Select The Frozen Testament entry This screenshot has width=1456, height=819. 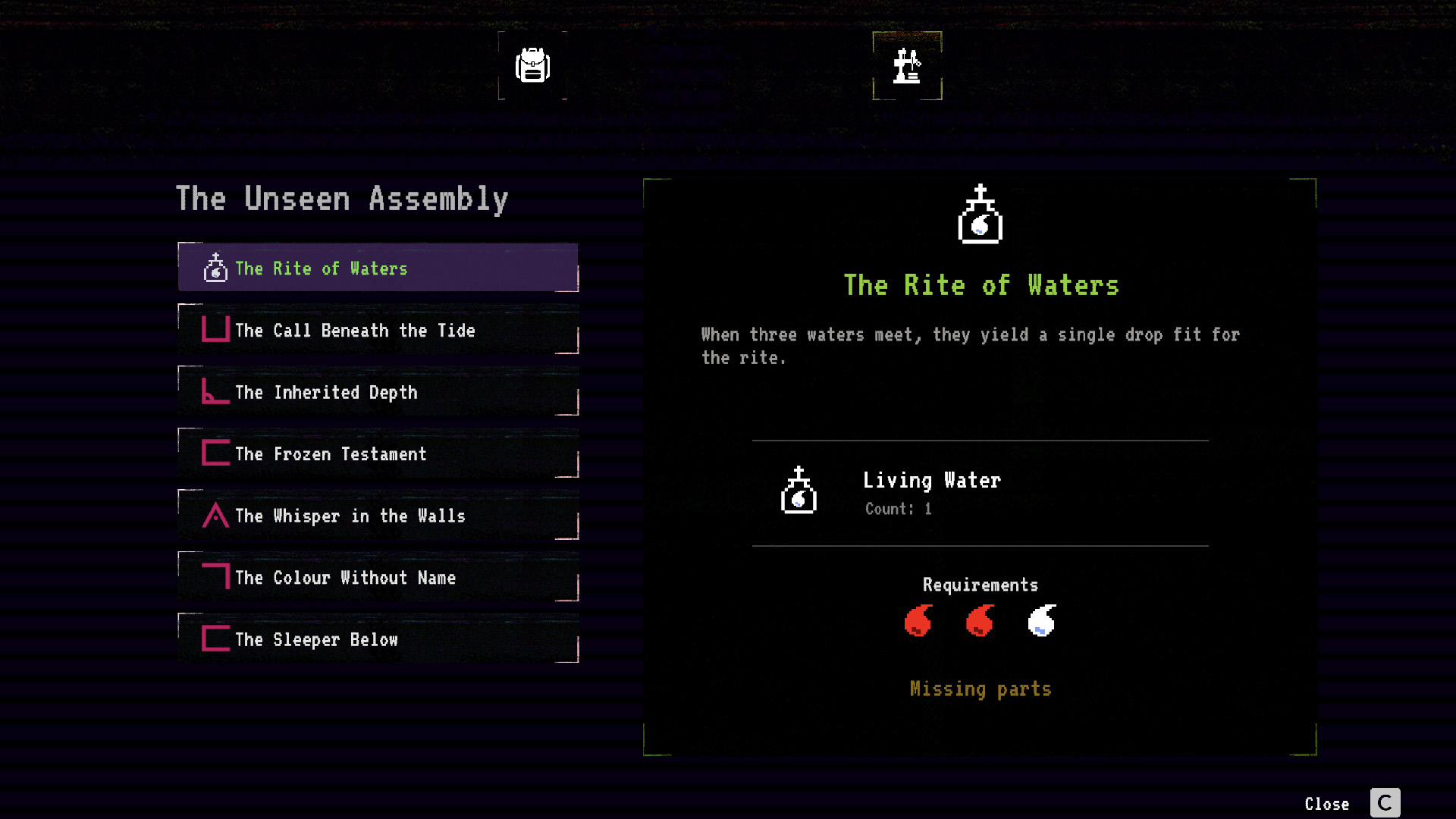pos(378,453)
